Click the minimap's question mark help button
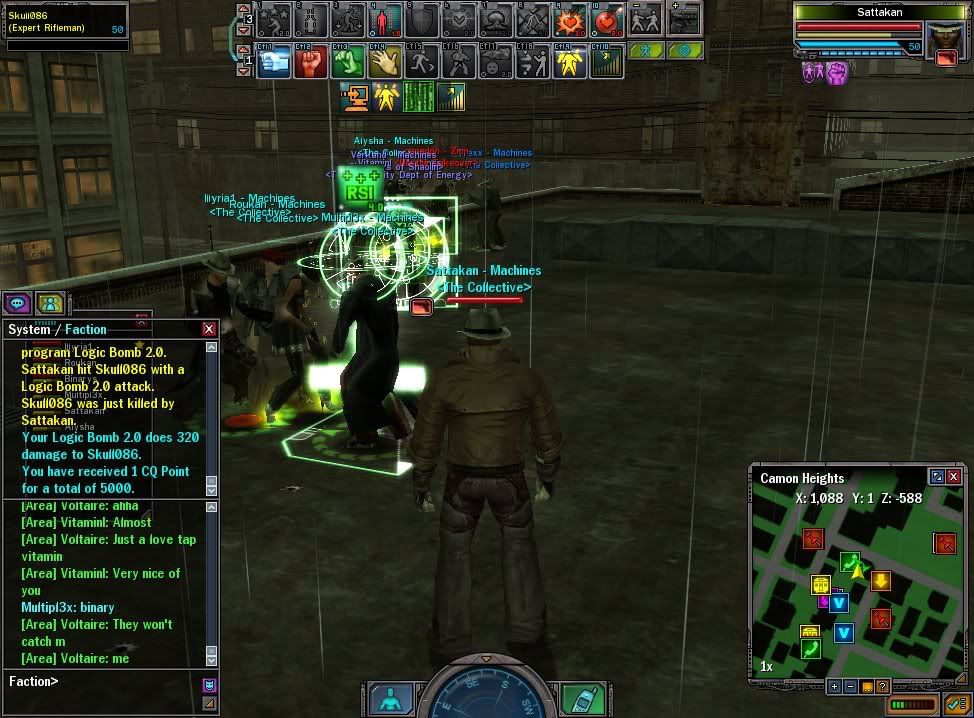This screenshot has height=718, width=974. pos(882,687)
